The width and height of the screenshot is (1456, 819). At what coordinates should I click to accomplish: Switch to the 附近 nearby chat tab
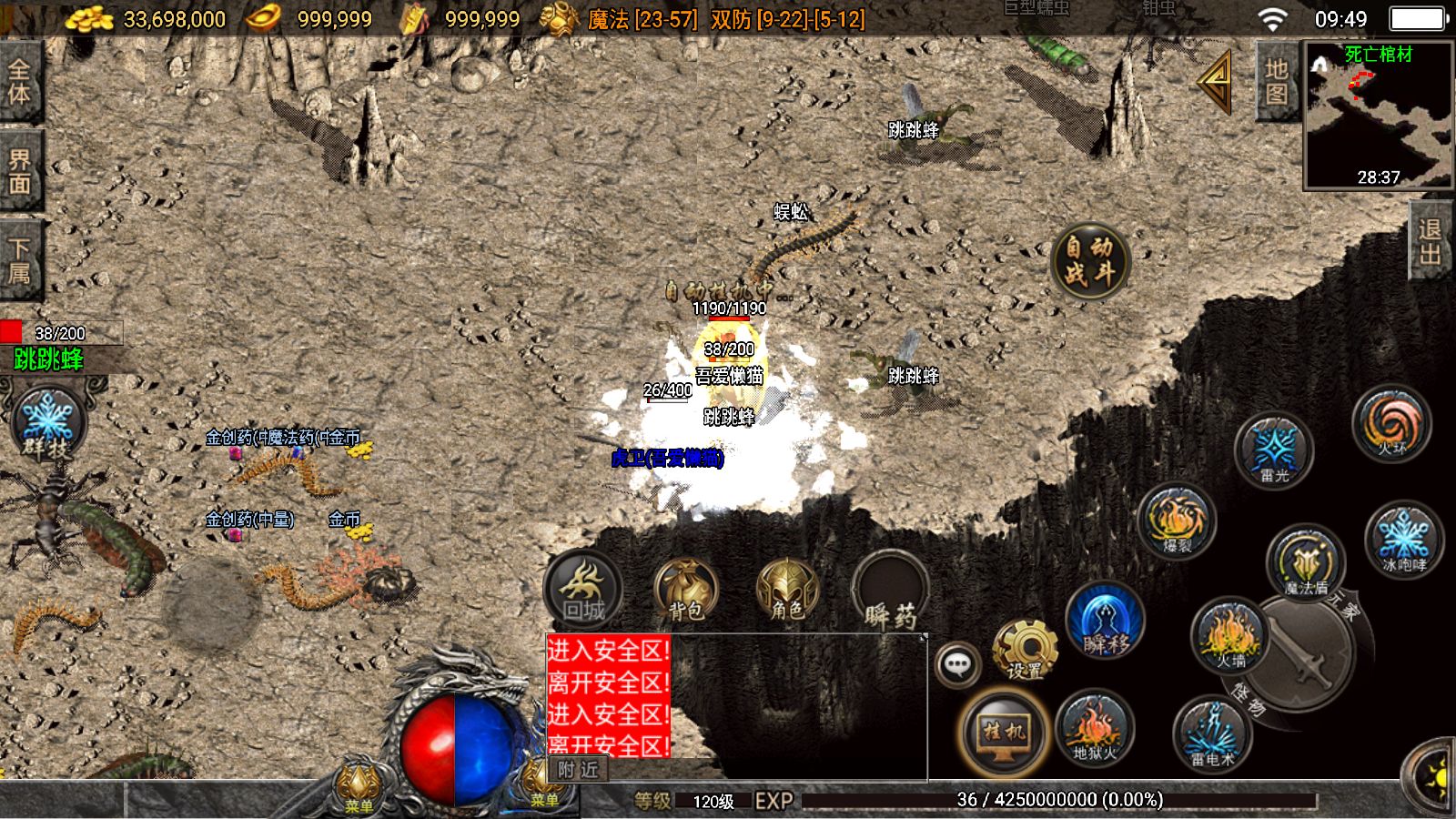[579, 770]
